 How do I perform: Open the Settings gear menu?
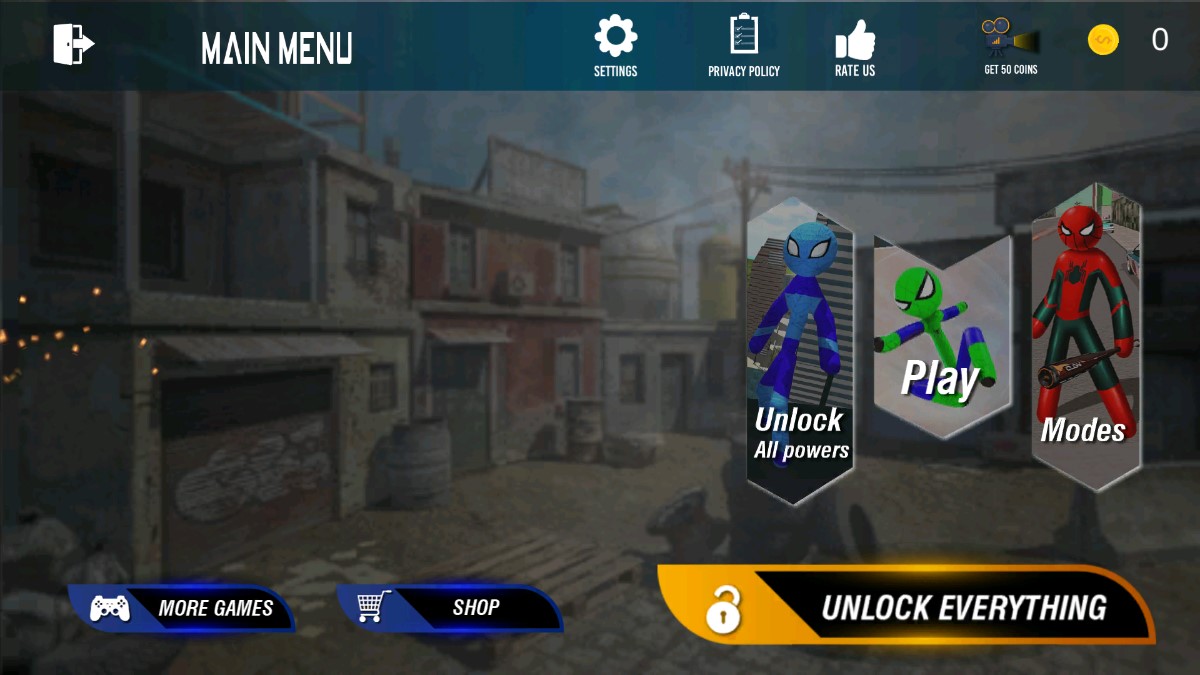pyautogui.click(x=615, y=45)
